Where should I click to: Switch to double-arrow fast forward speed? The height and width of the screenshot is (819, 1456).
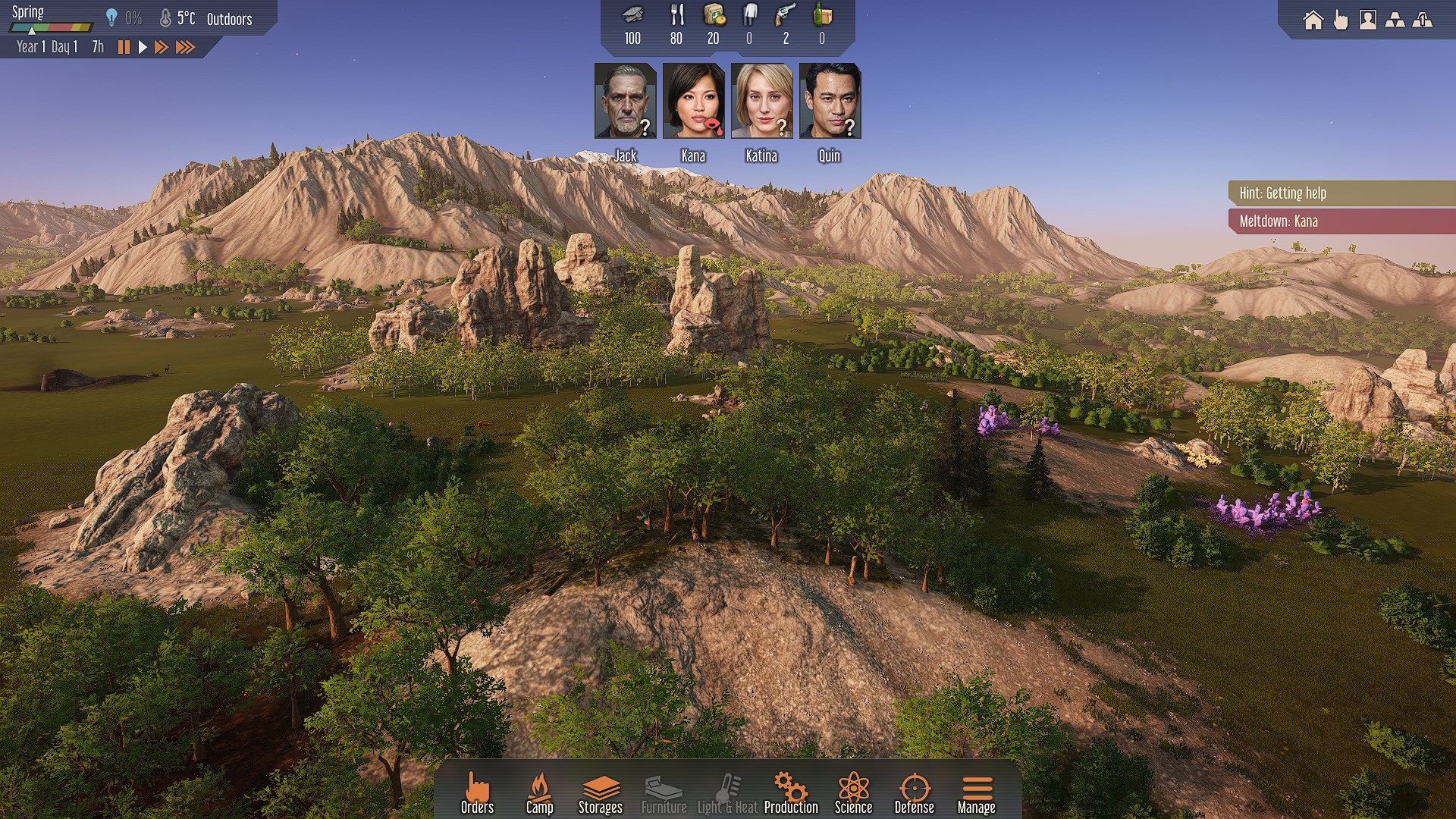pos(161,47)
